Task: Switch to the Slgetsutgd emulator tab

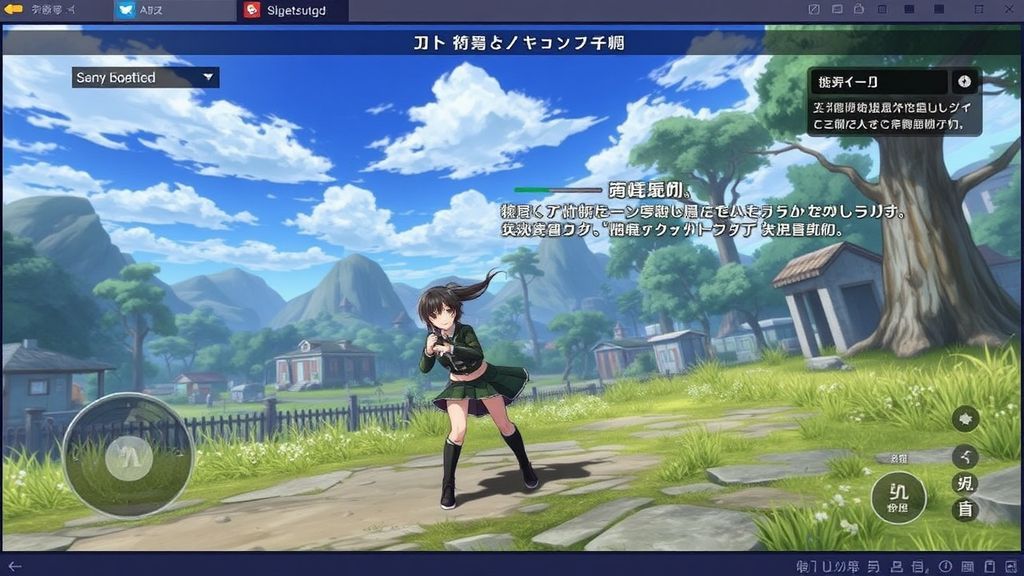Action: (295, 11)
